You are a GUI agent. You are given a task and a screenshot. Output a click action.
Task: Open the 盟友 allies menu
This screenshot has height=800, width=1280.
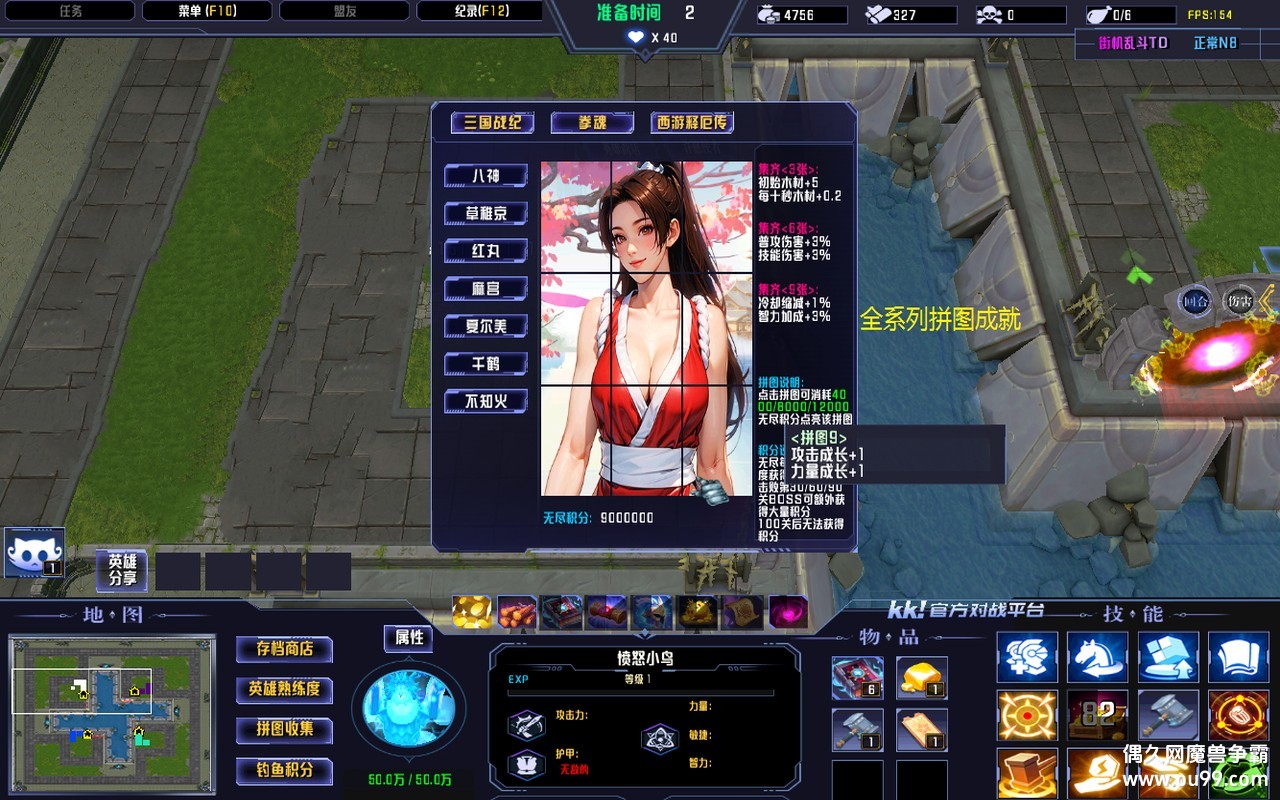[x=344, y=11]
